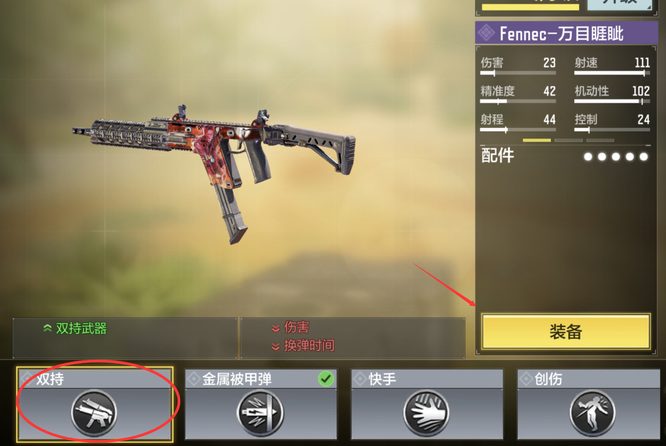Select the 双持 akimbo perk card
Viewport: 666px width, 446px height.
click(x=95, y=403)
